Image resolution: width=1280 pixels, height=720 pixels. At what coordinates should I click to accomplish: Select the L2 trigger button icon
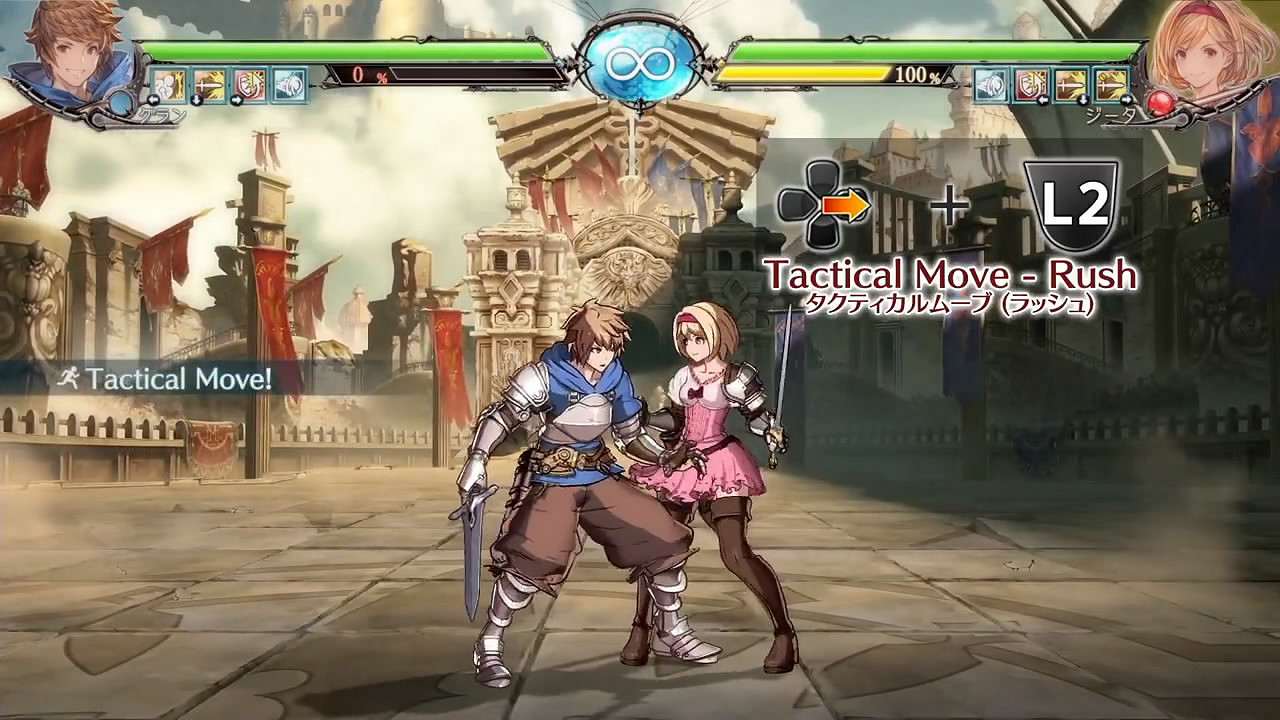1074,203
